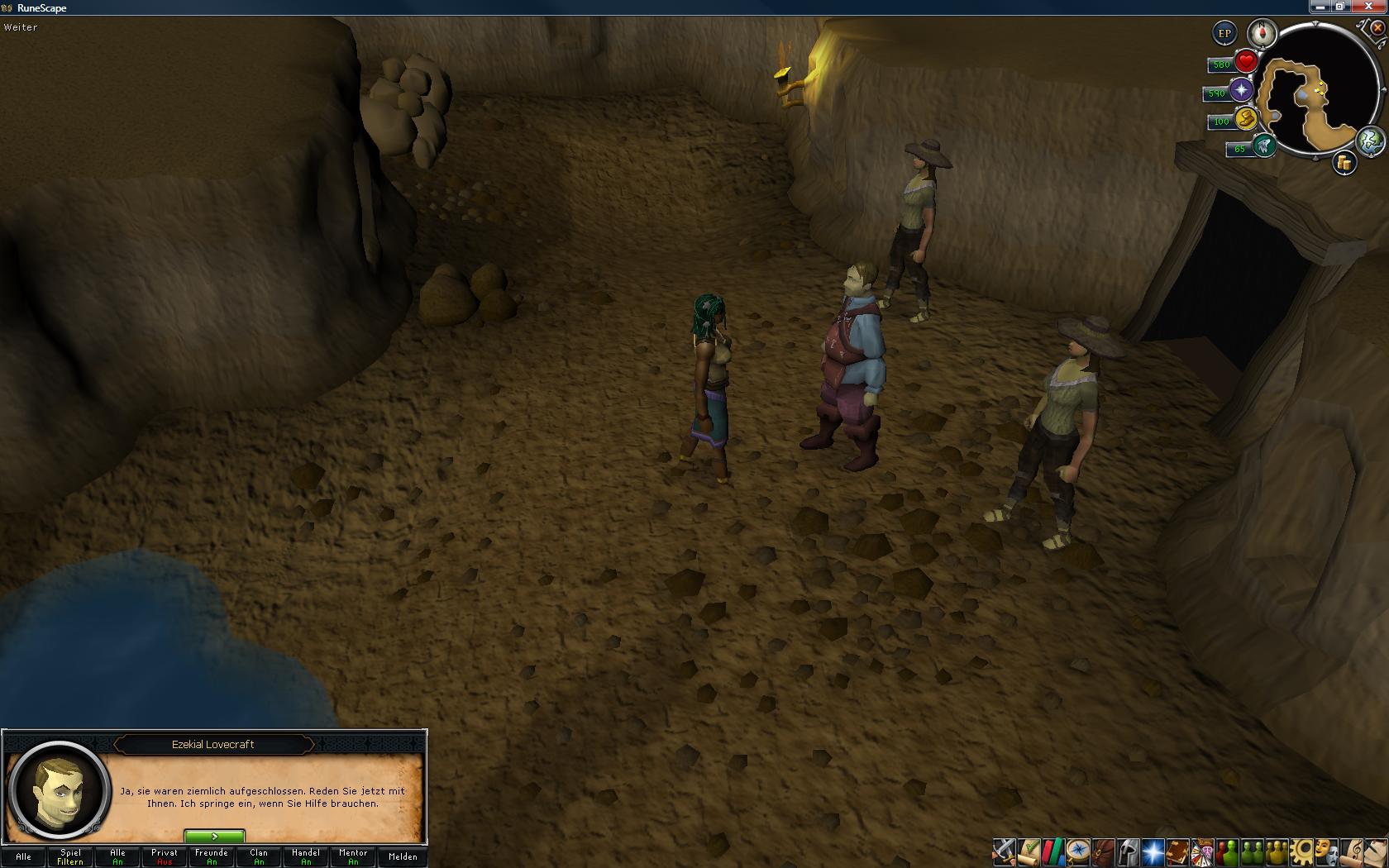Click the compass to face north
1389x868 pixels.
click(1262, 34)
